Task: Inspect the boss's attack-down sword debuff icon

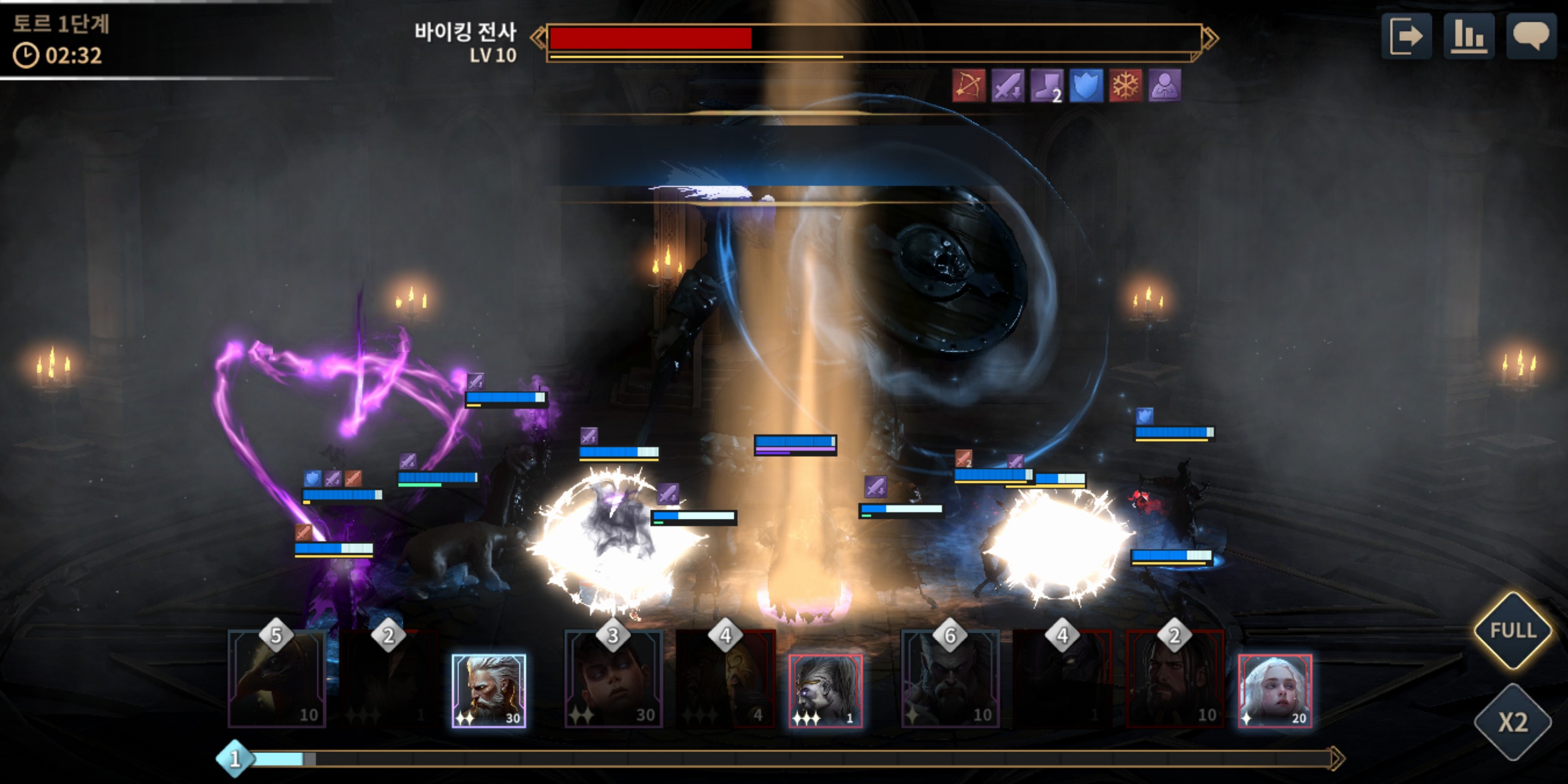Action: point(1007,85)
